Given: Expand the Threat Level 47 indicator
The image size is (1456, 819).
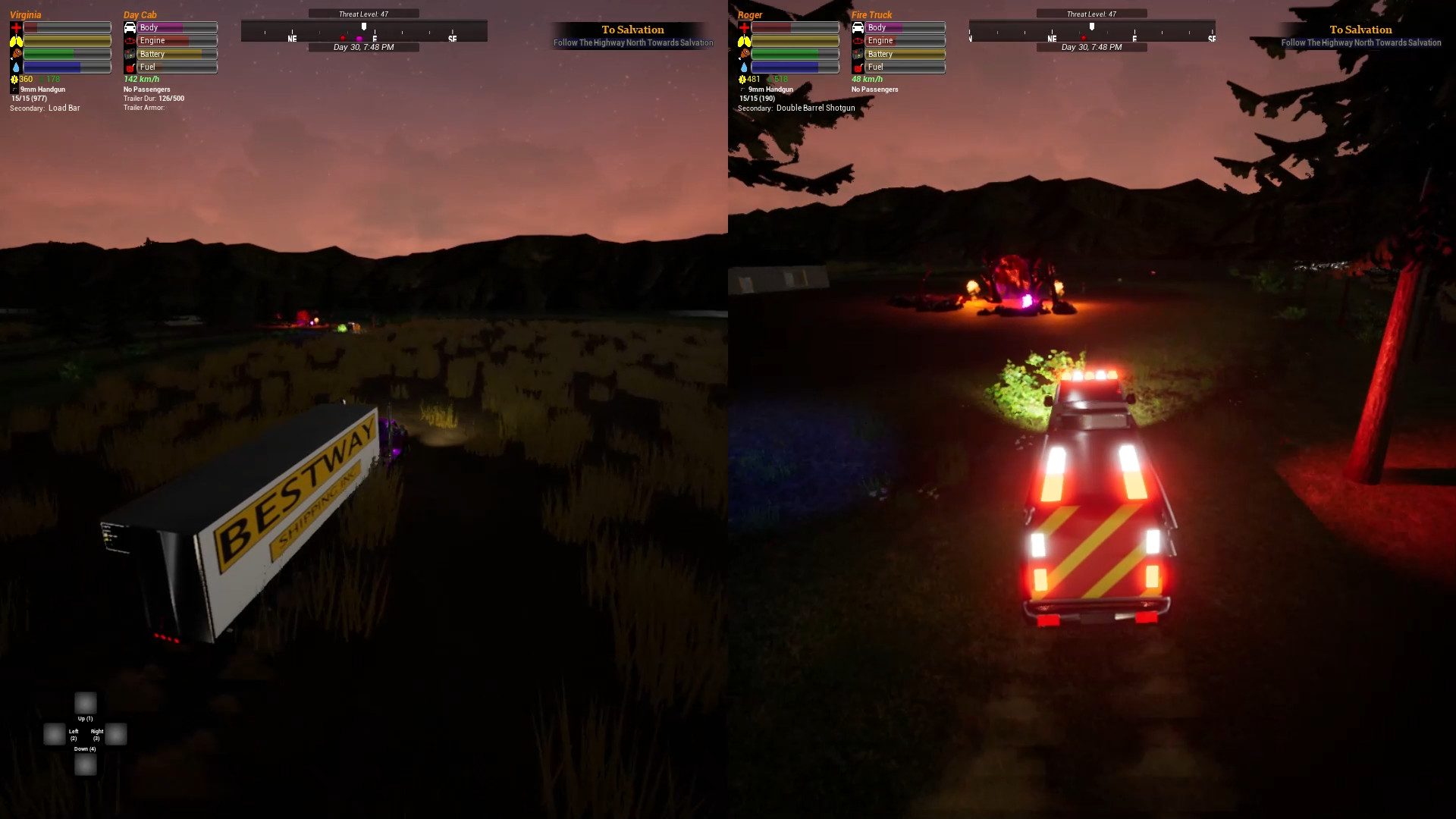Looking at the screenshot, I should point(364,13).
